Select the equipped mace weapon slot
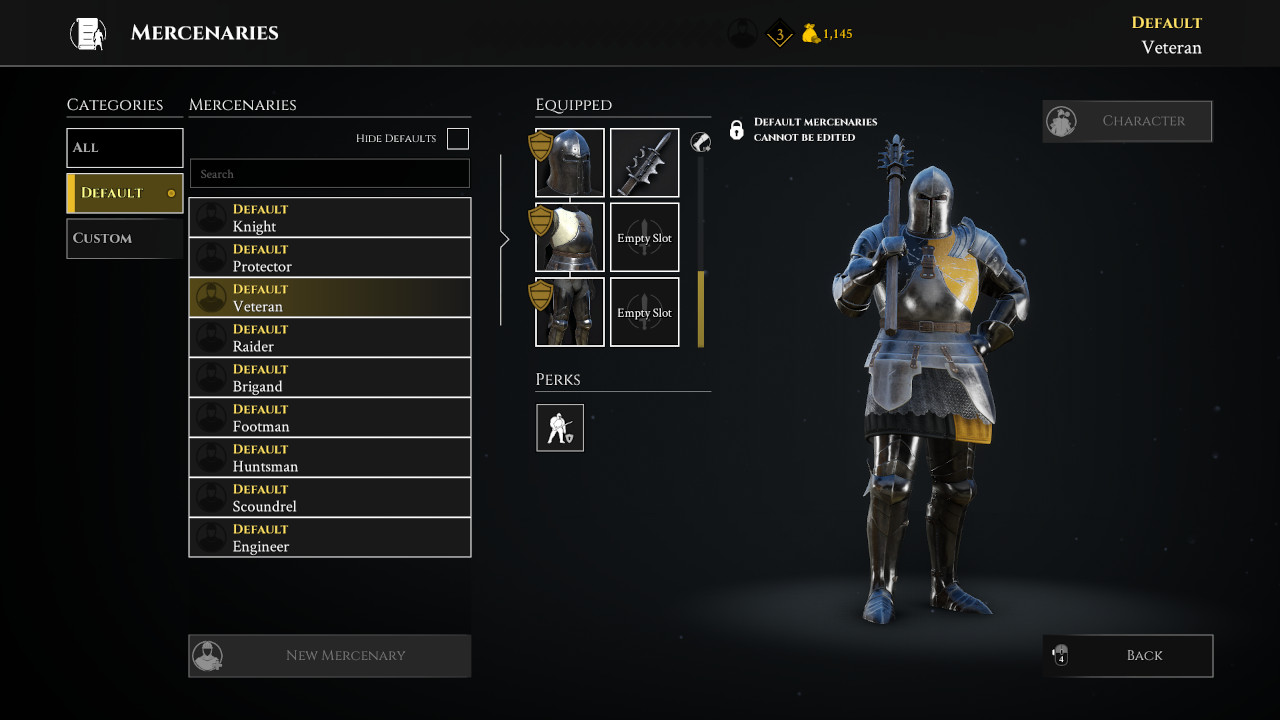This screenshot has width=1280, height=720. (x=645, y=163)
